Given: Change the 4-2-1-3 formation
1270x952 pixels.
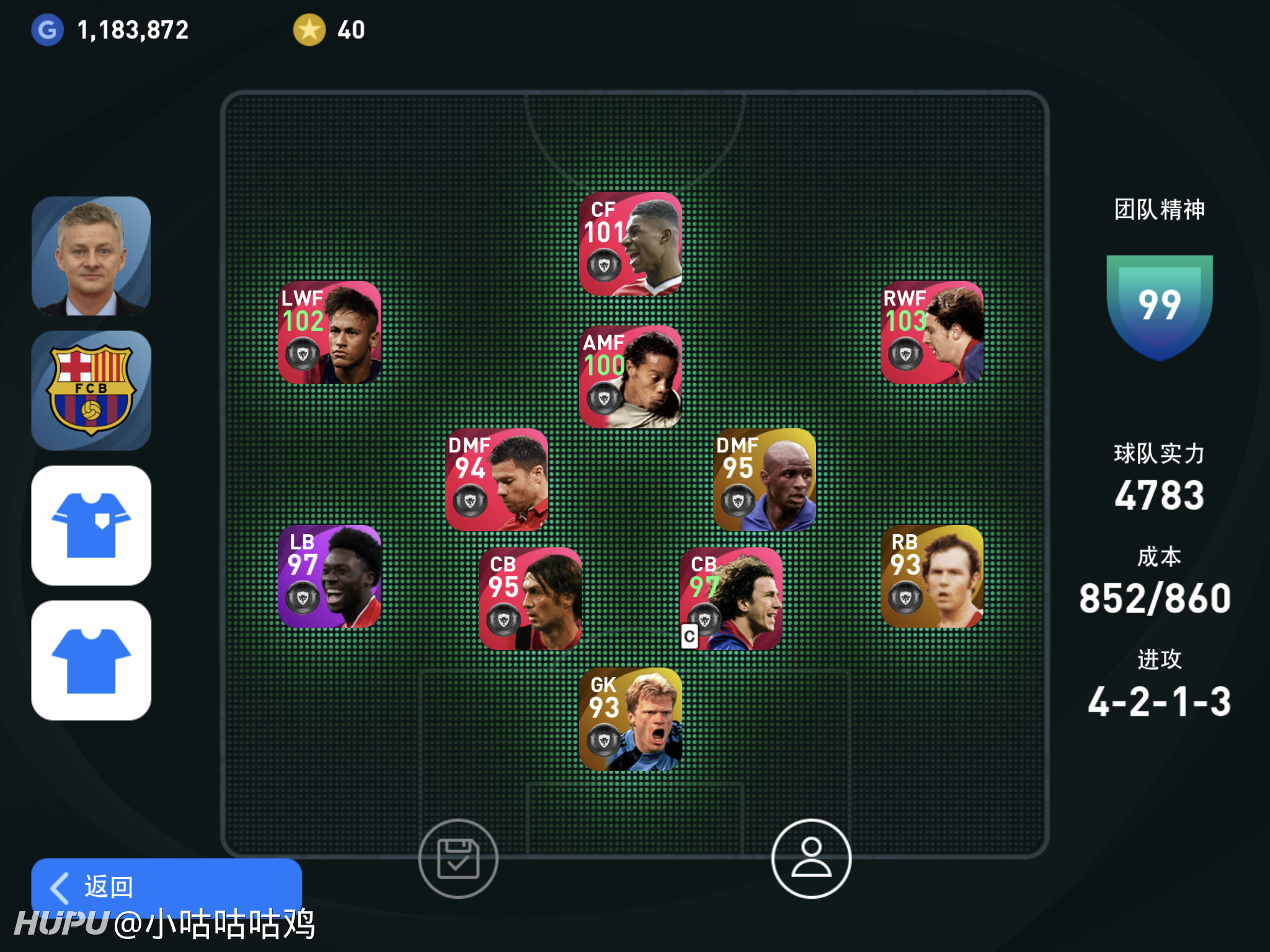Looking at the screenshot, I should point(1159,701).
